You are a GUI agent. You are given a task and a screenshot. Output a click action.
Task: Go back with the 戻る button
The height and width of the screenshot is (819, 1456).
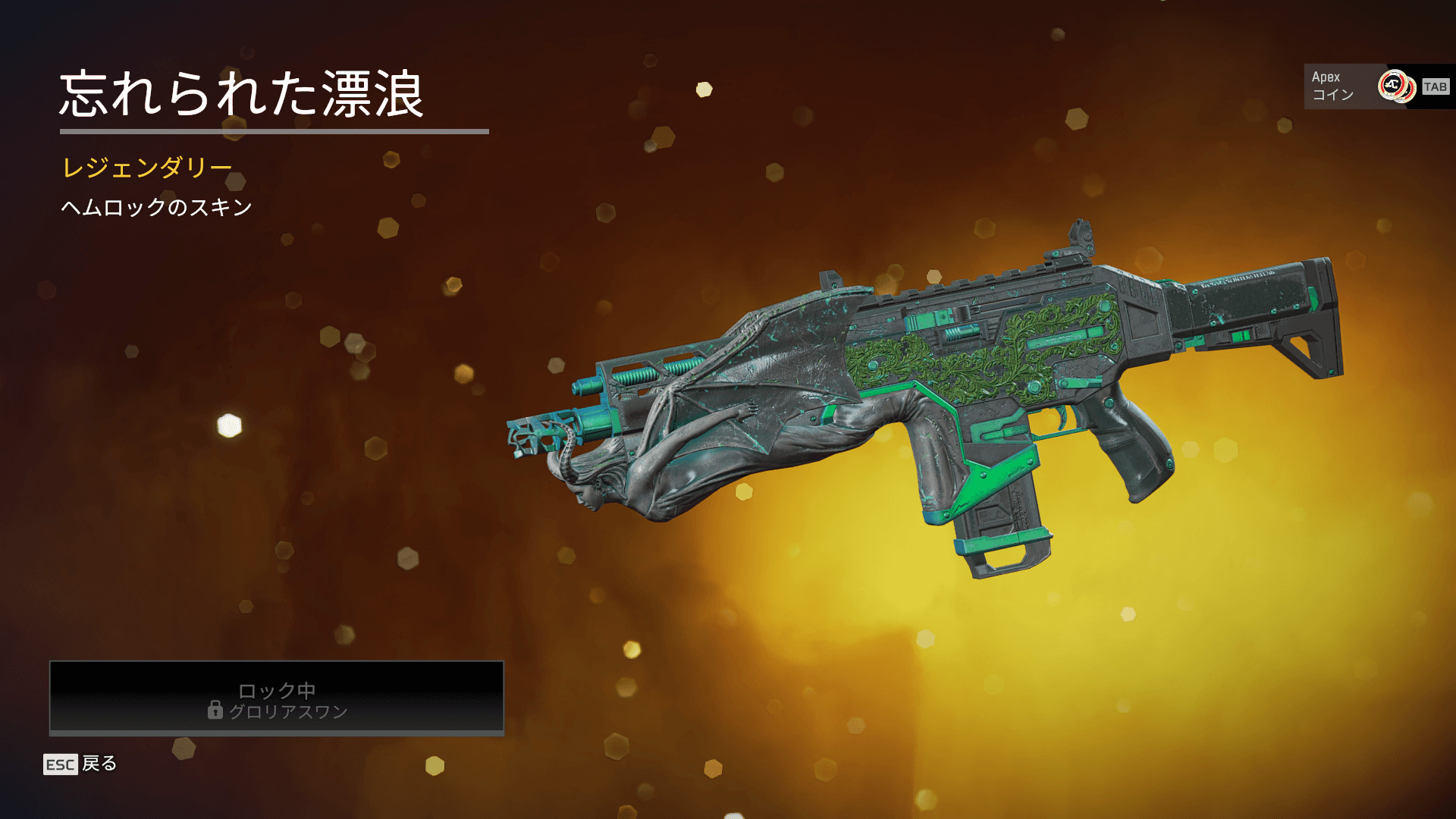click(81, 764)
